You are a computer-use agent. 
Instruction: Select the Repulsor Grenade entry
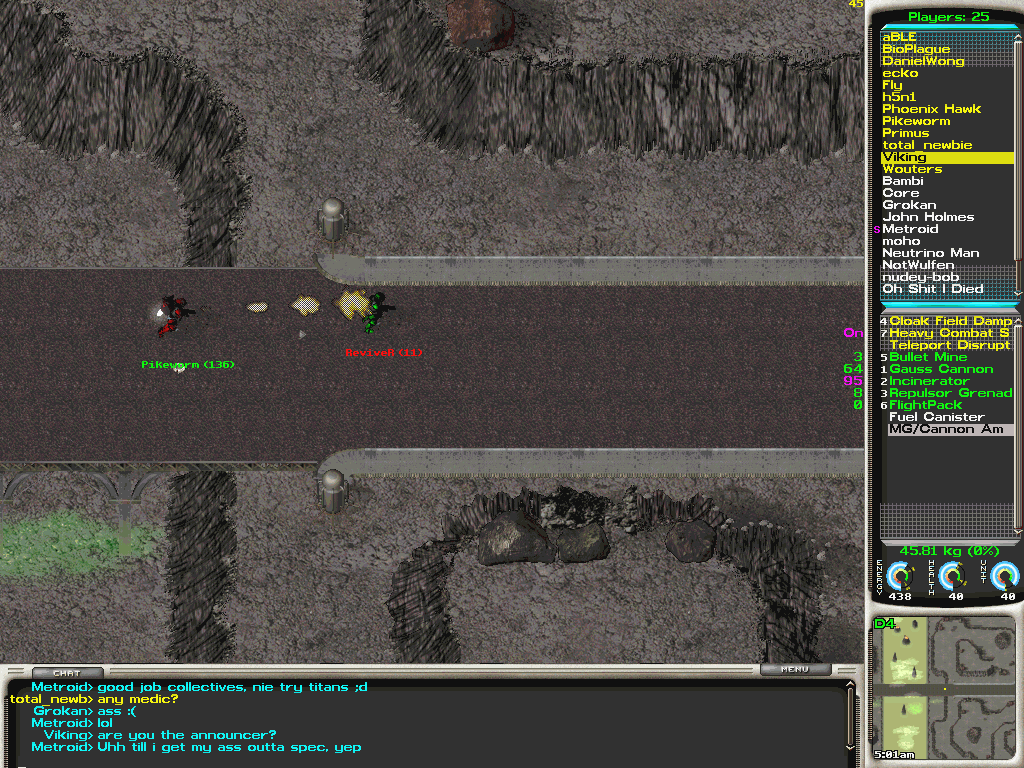[950, 393]
